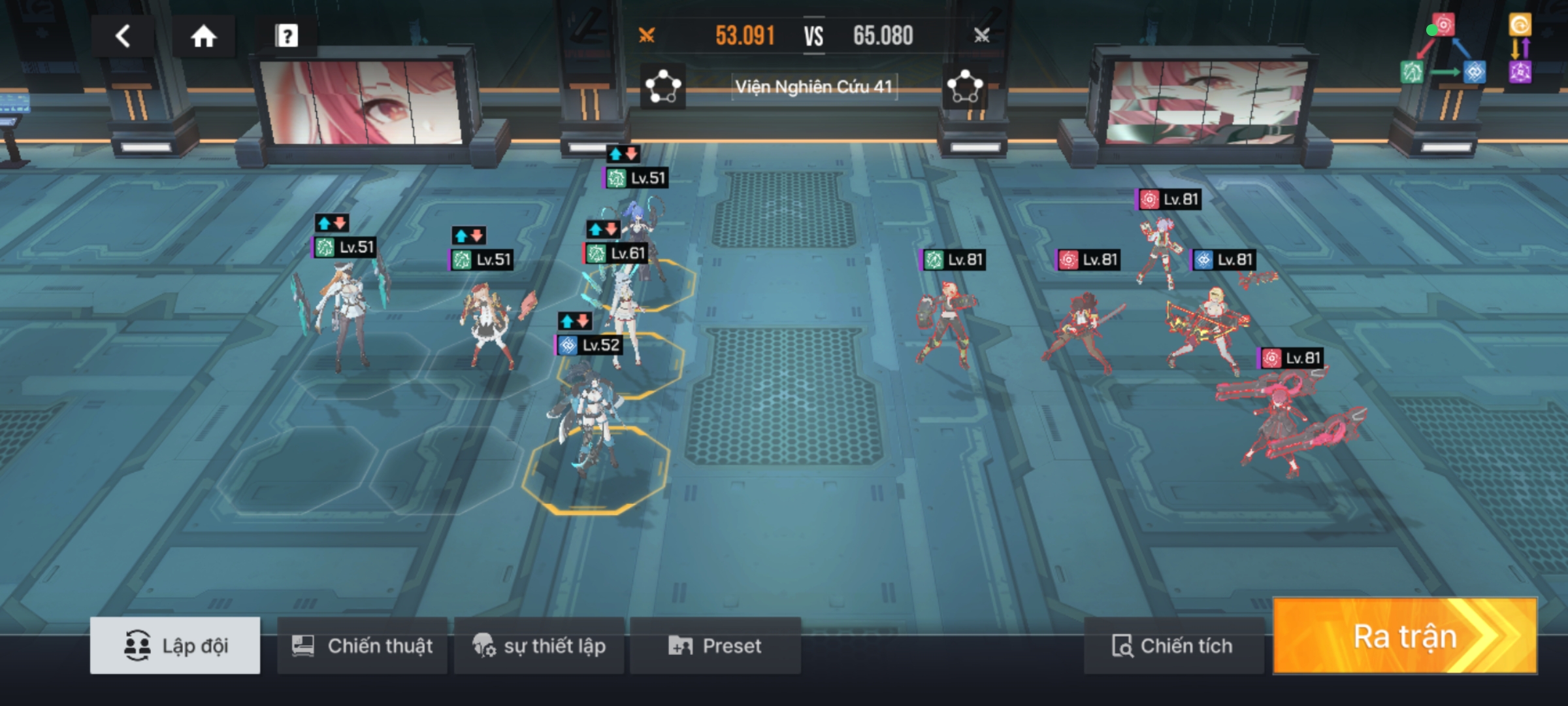Open the Preset team menu
This screenshot has width=1568, height=706.
point(715,646)
